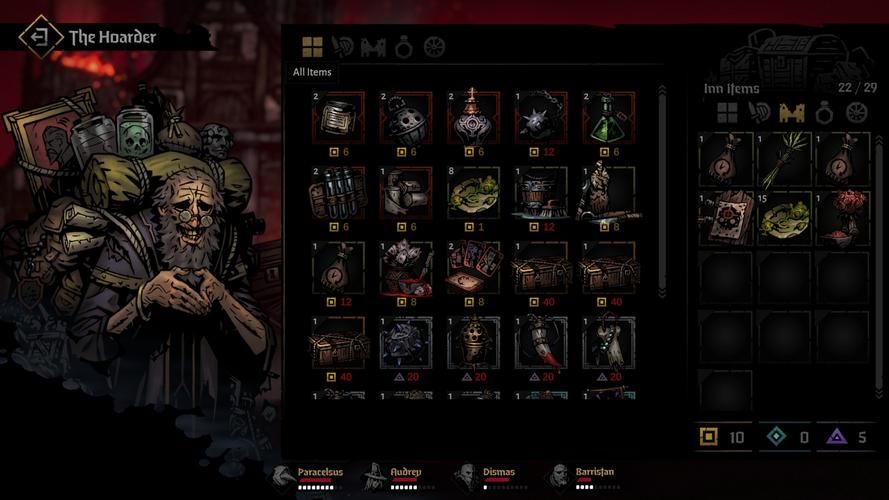The image size is (889, 500).
Task: Select hero Paracelsus portrait
Action: [285, 477]
